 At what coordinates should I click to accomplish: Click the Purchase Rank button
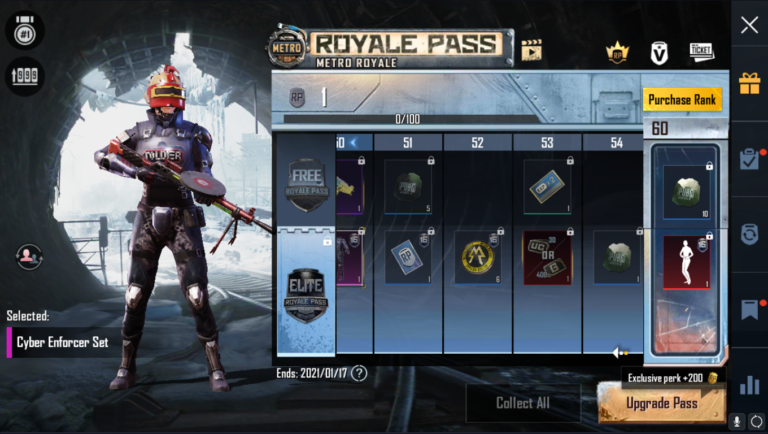[x=682, y=100]
